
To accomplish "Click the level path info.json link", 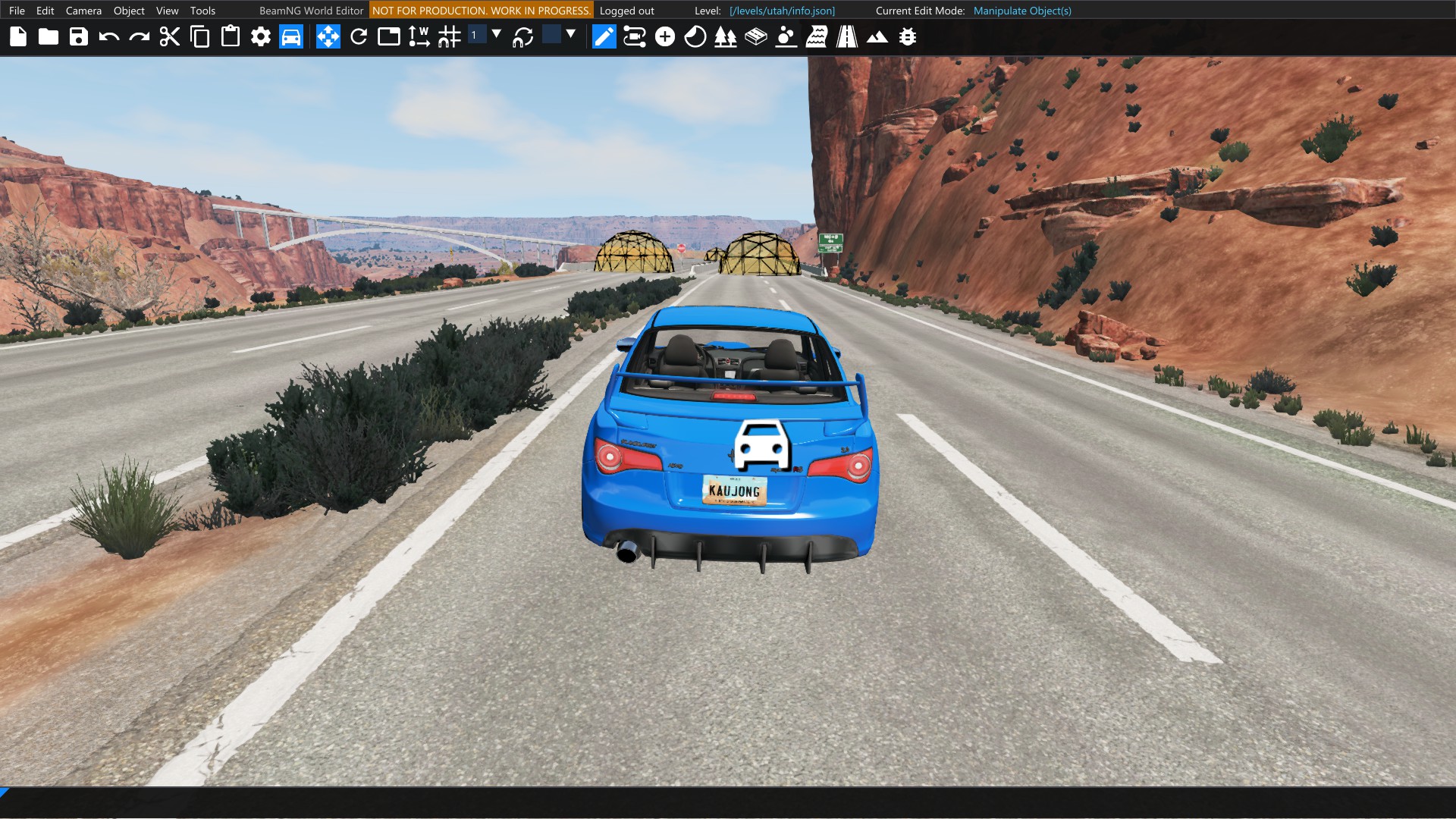I will 782,11.
